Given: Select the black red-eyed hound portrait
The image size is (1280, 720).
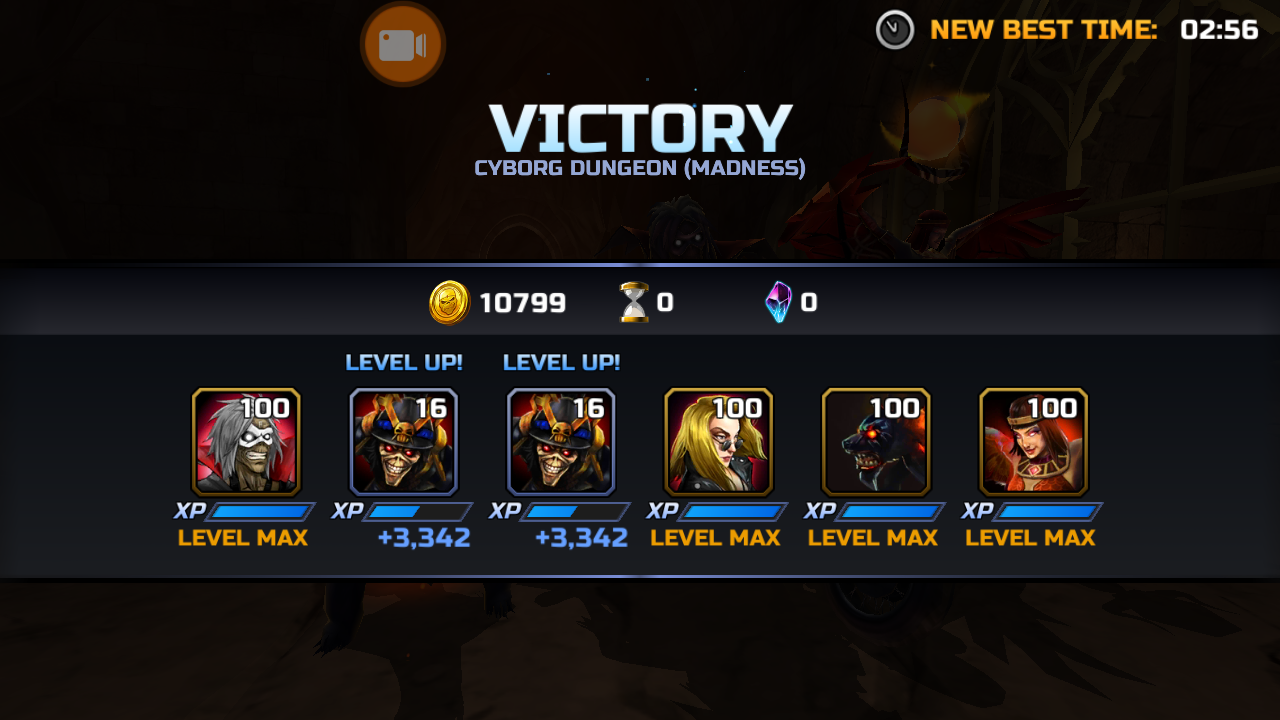Looking at the screenshot, I should tap(876, 442).
